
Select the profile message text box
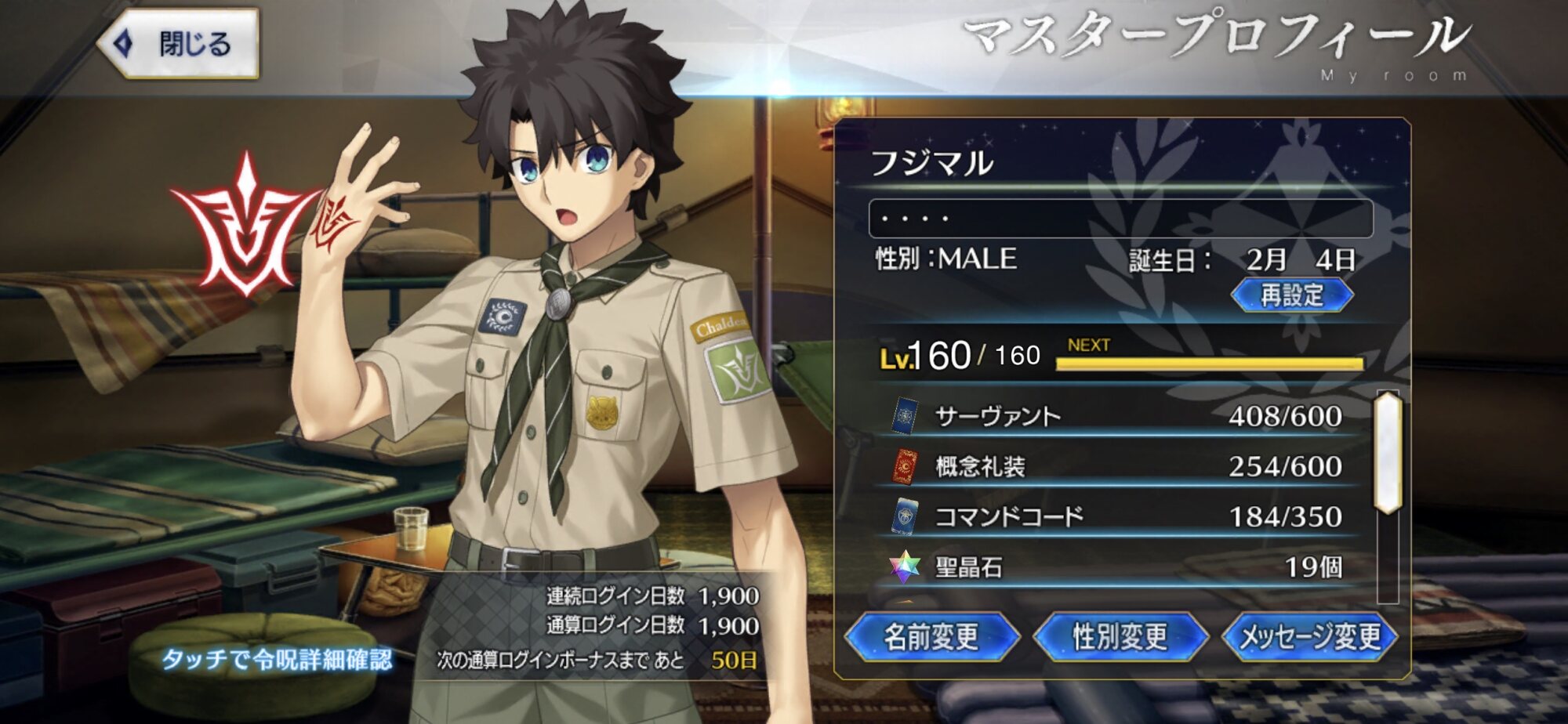click(1120, 218)
